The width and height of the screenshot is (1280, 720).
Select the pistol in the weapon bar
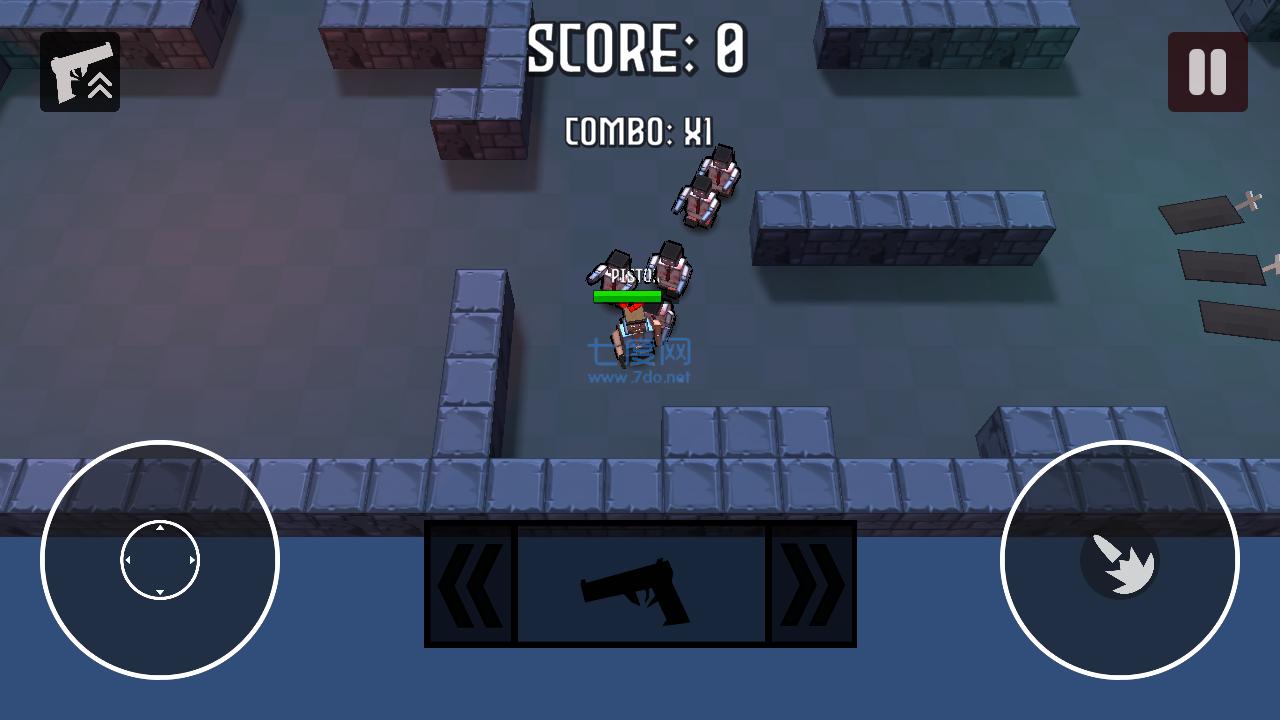coord(639,585)
